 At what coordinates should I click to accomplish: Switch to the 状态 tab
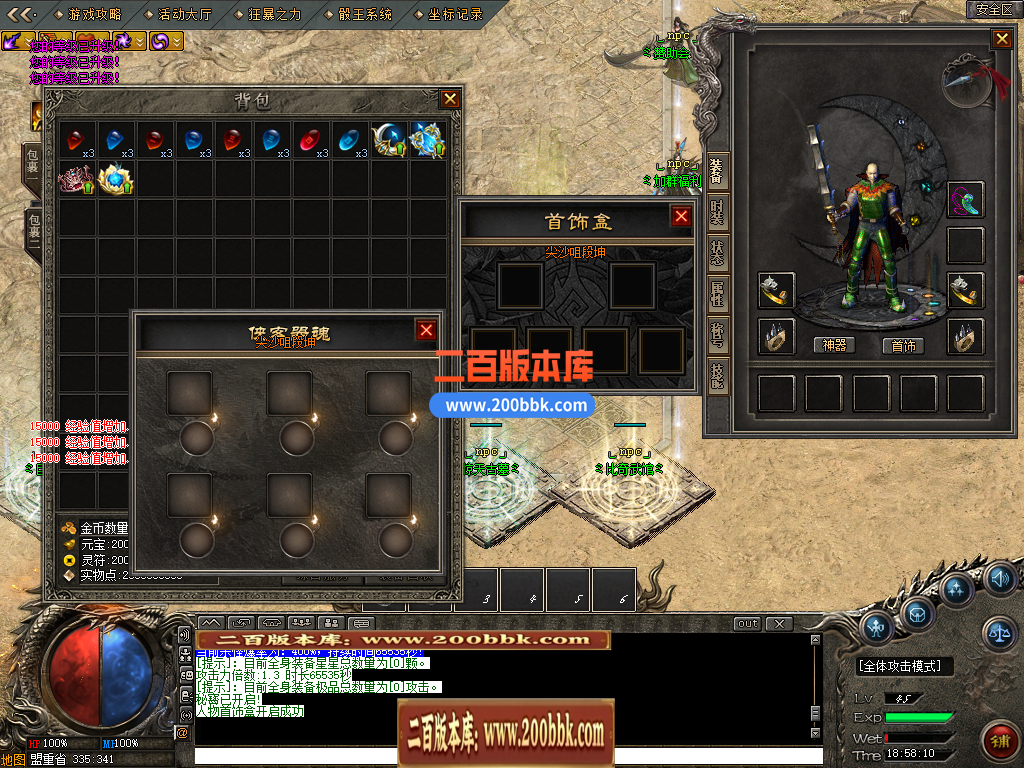coord(717,252)
